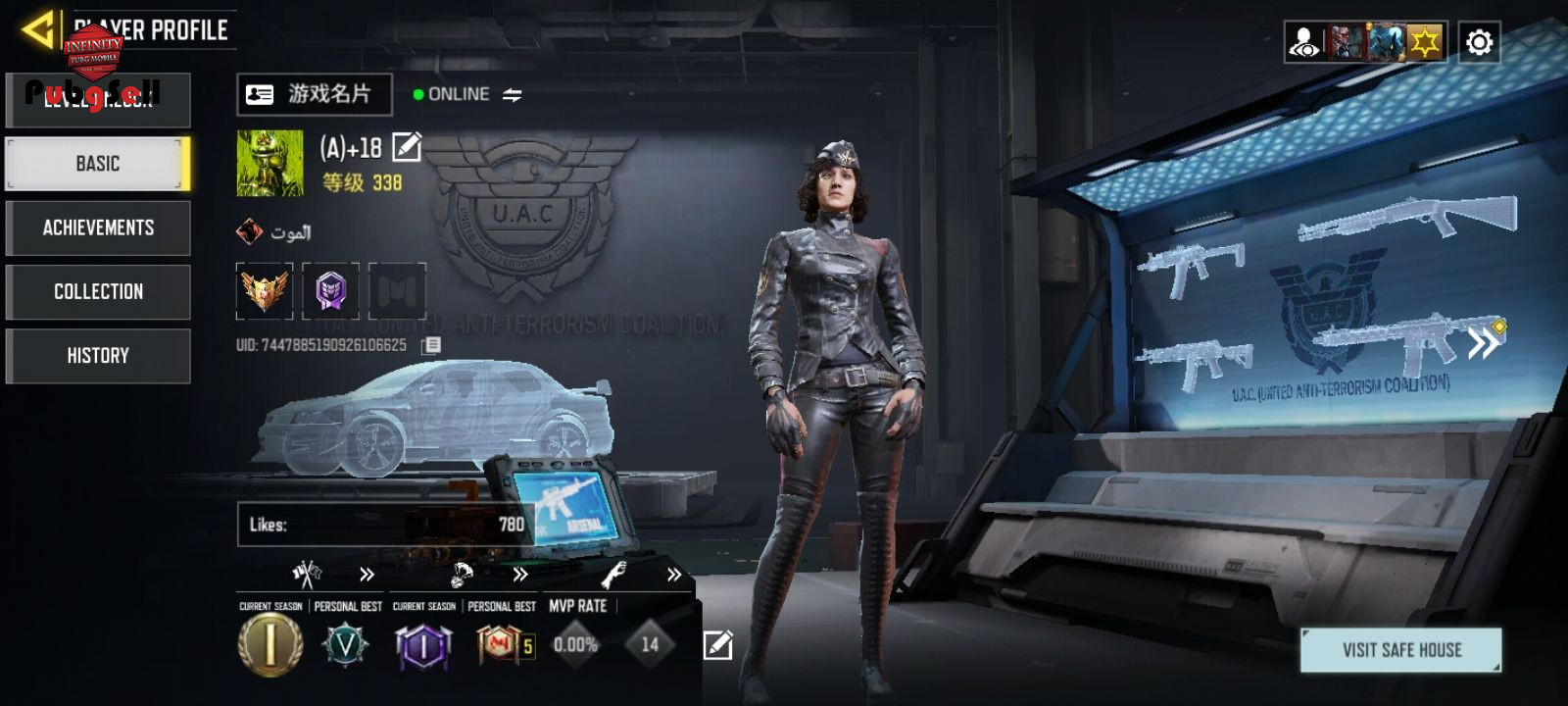Expand the weapon showcase with double arrows
The height and width of the screenshot is (706, 1568).
[1483, 343]
